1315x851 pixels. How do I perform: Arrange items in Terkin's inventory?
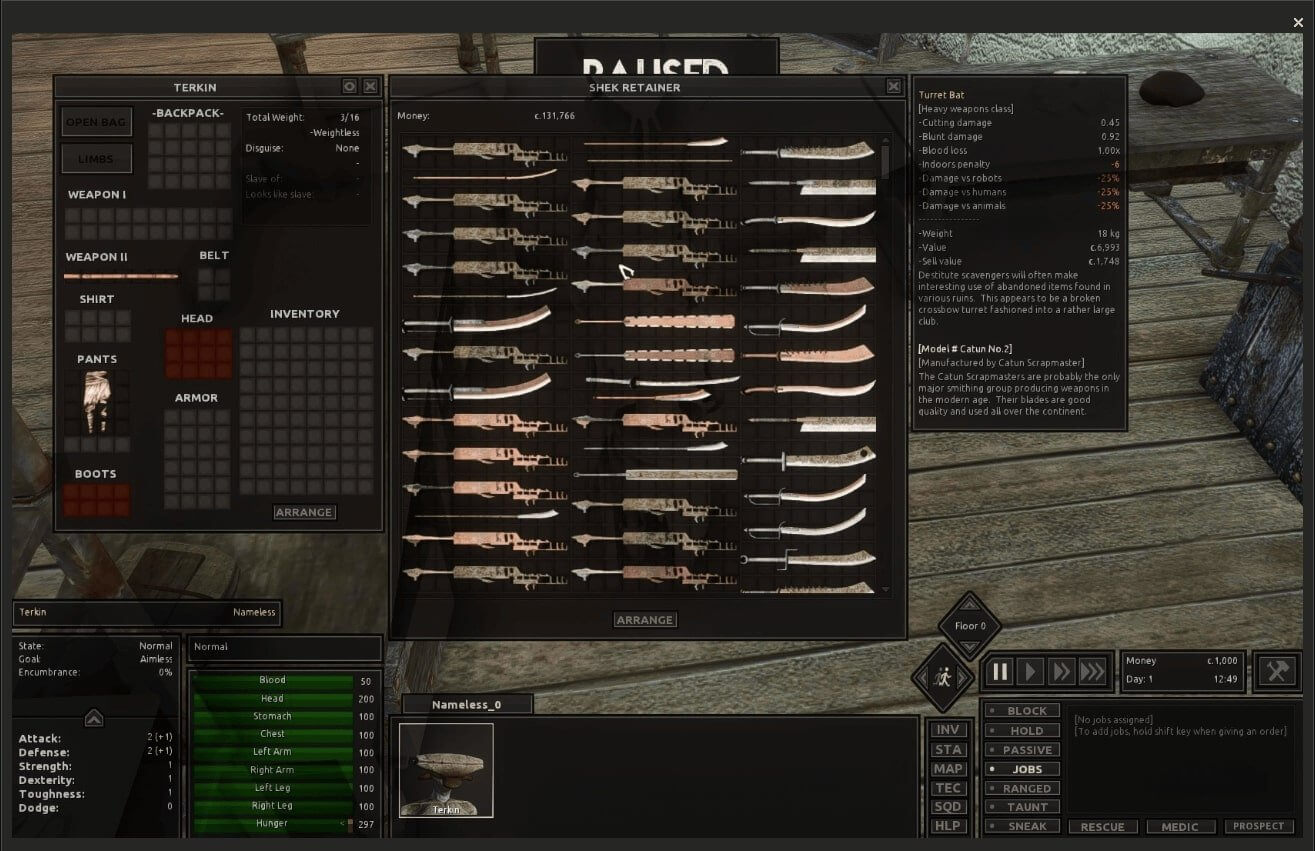[x=304, y=512]
